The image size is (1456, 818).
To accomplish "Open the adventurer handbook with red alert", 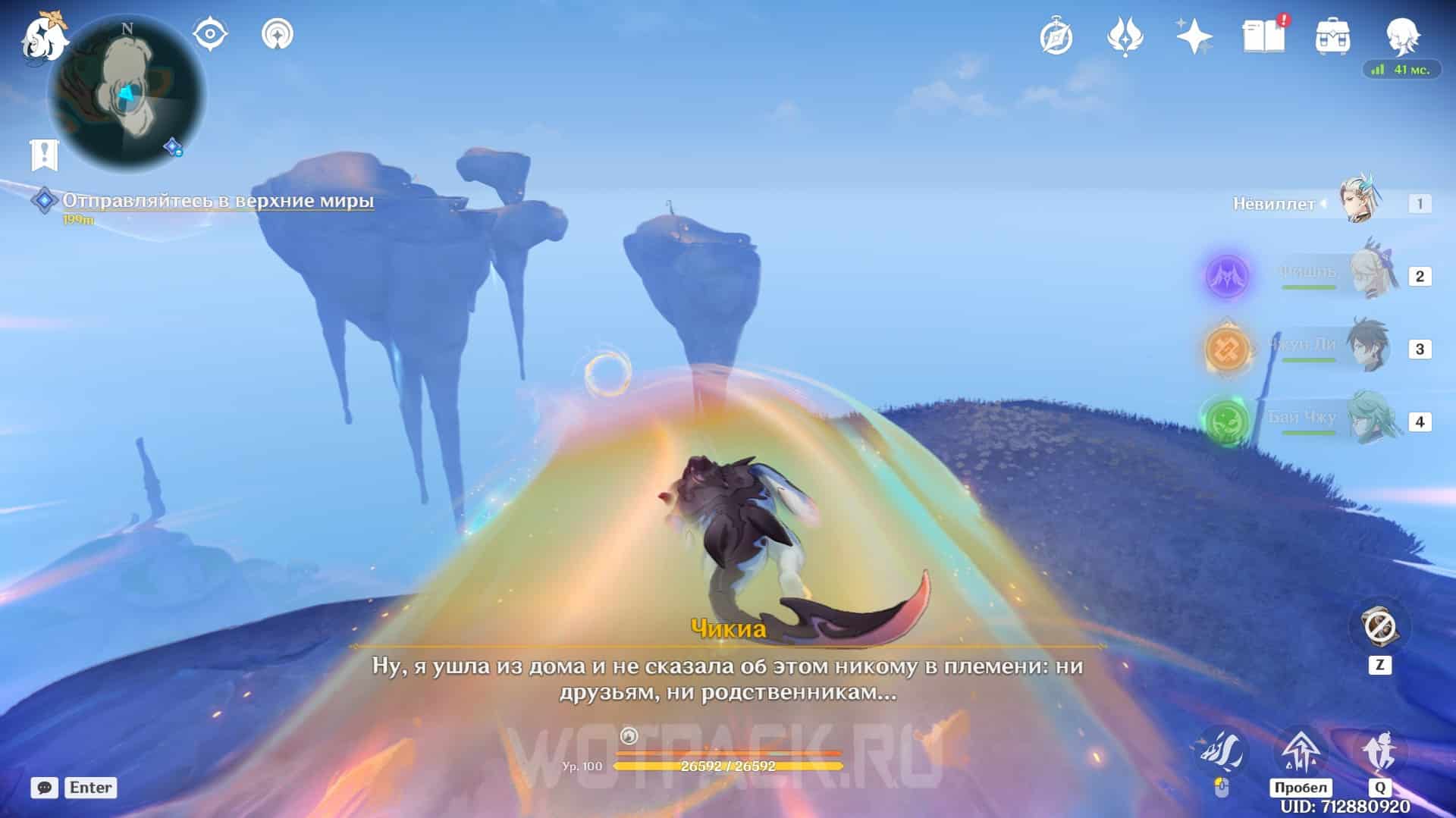I will [x=1263, y=36].
